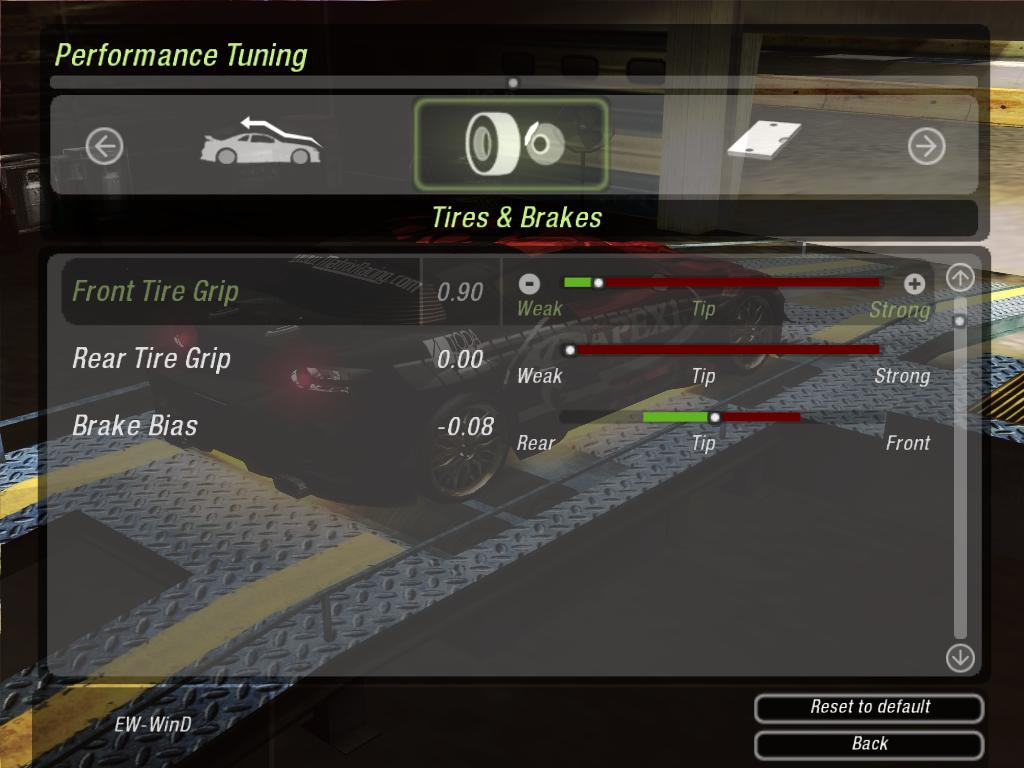Image resolution: width=1024 pixels, height=768 pixels.
Task: Click the Front Tire Grip slider bar
Action: [722, 283]
